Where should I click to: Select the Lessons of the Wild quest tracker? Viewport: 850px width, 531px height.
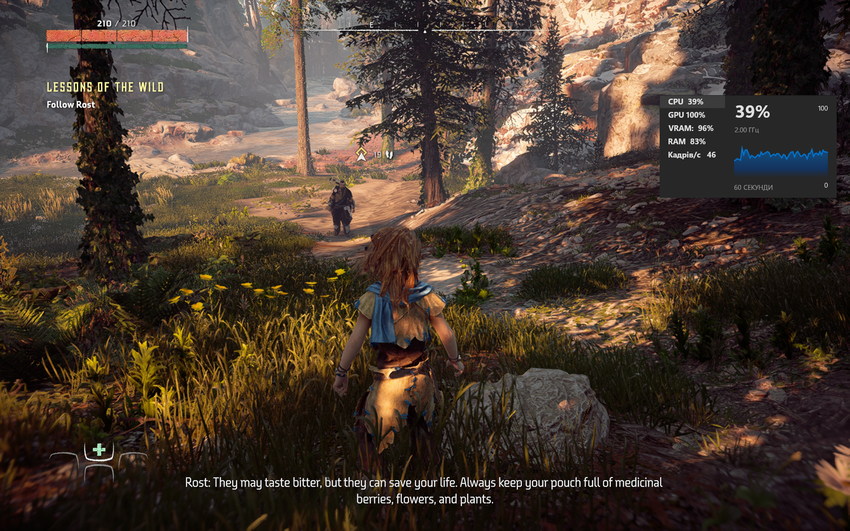[x=105, y=88]
